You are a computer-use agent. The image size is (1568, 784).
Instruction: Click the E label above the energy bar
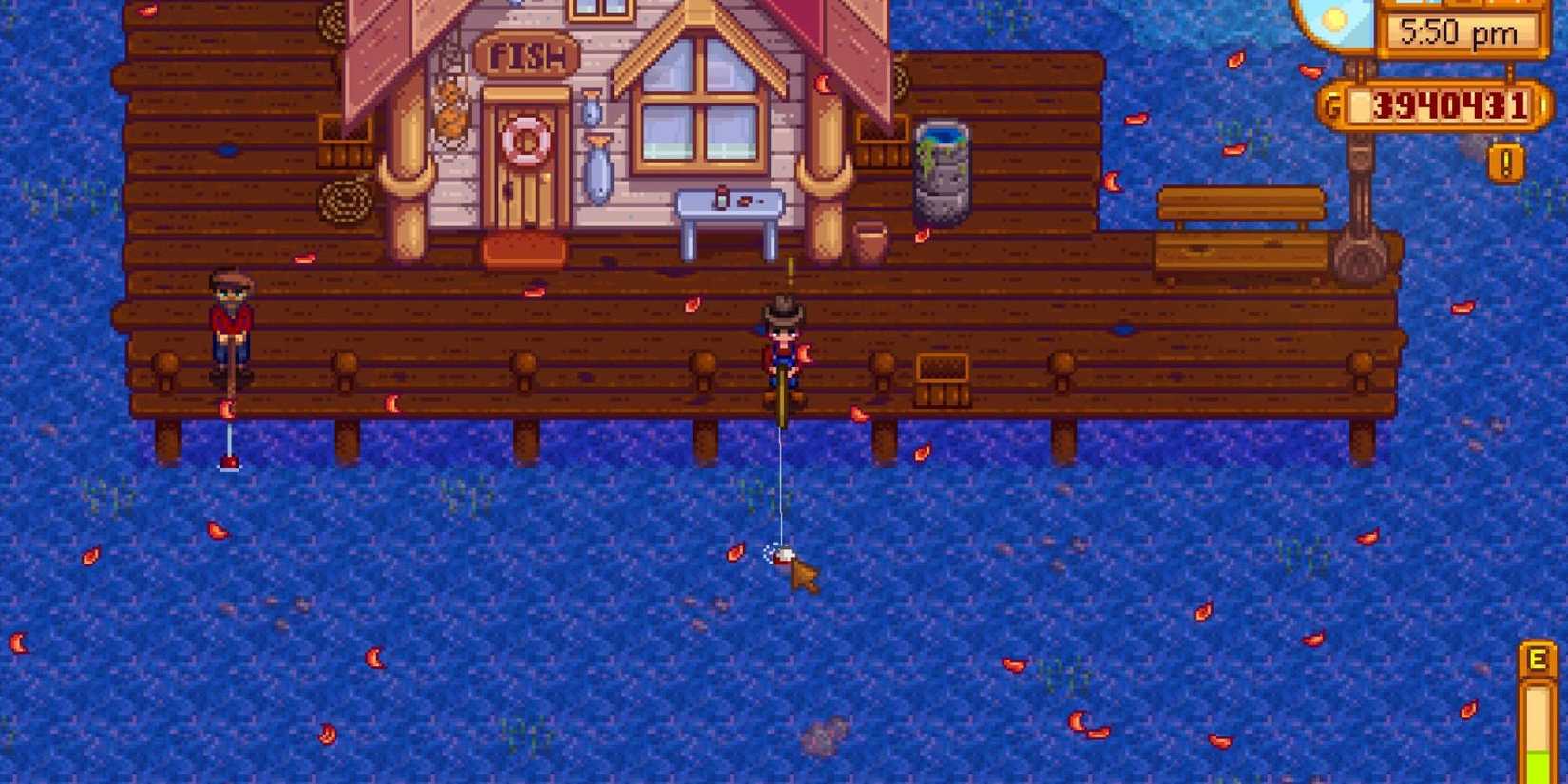point(1538,658)
